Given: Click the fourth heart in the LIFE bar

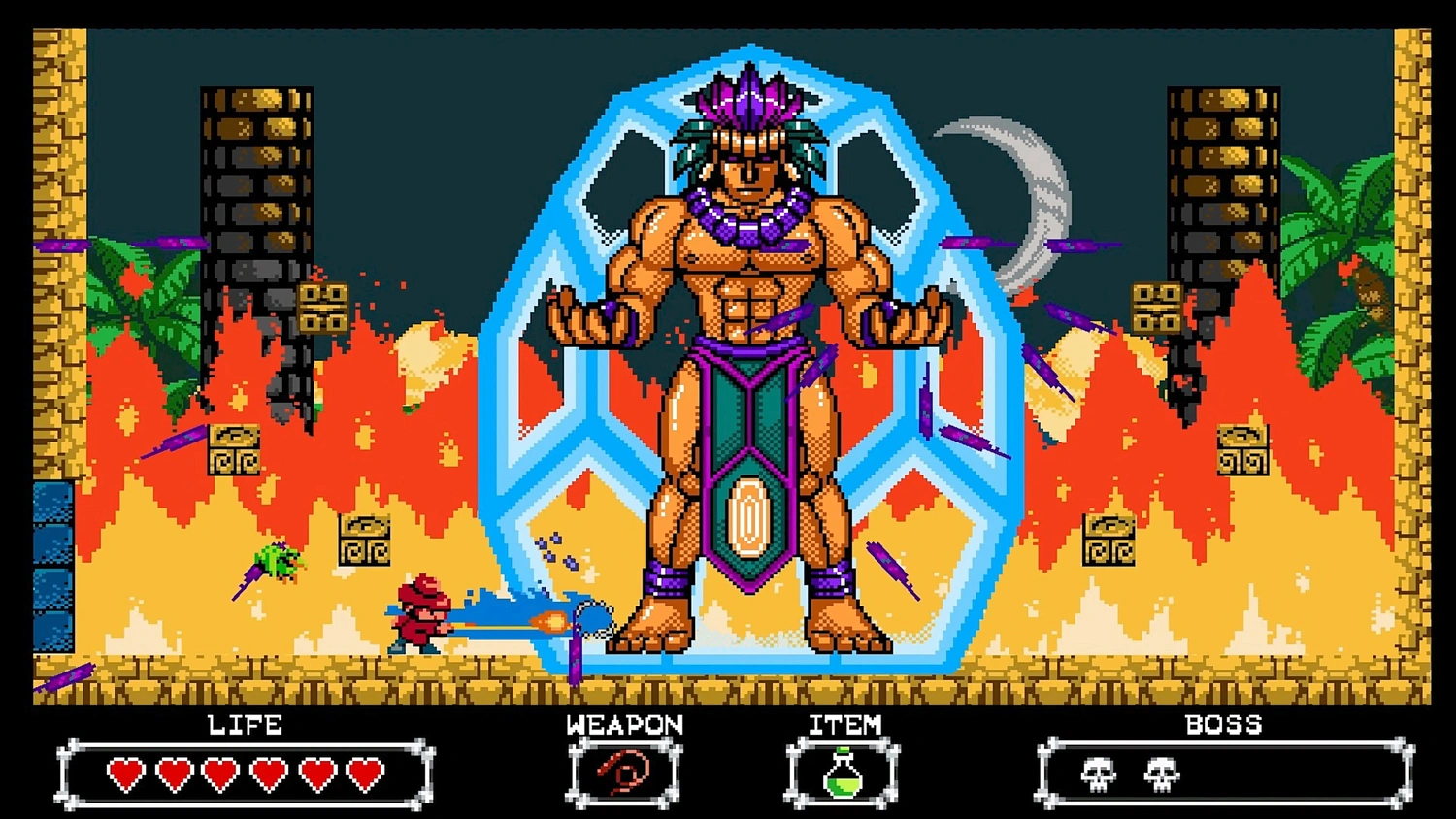Looking at the screenshot, I should tap(267, 774).
